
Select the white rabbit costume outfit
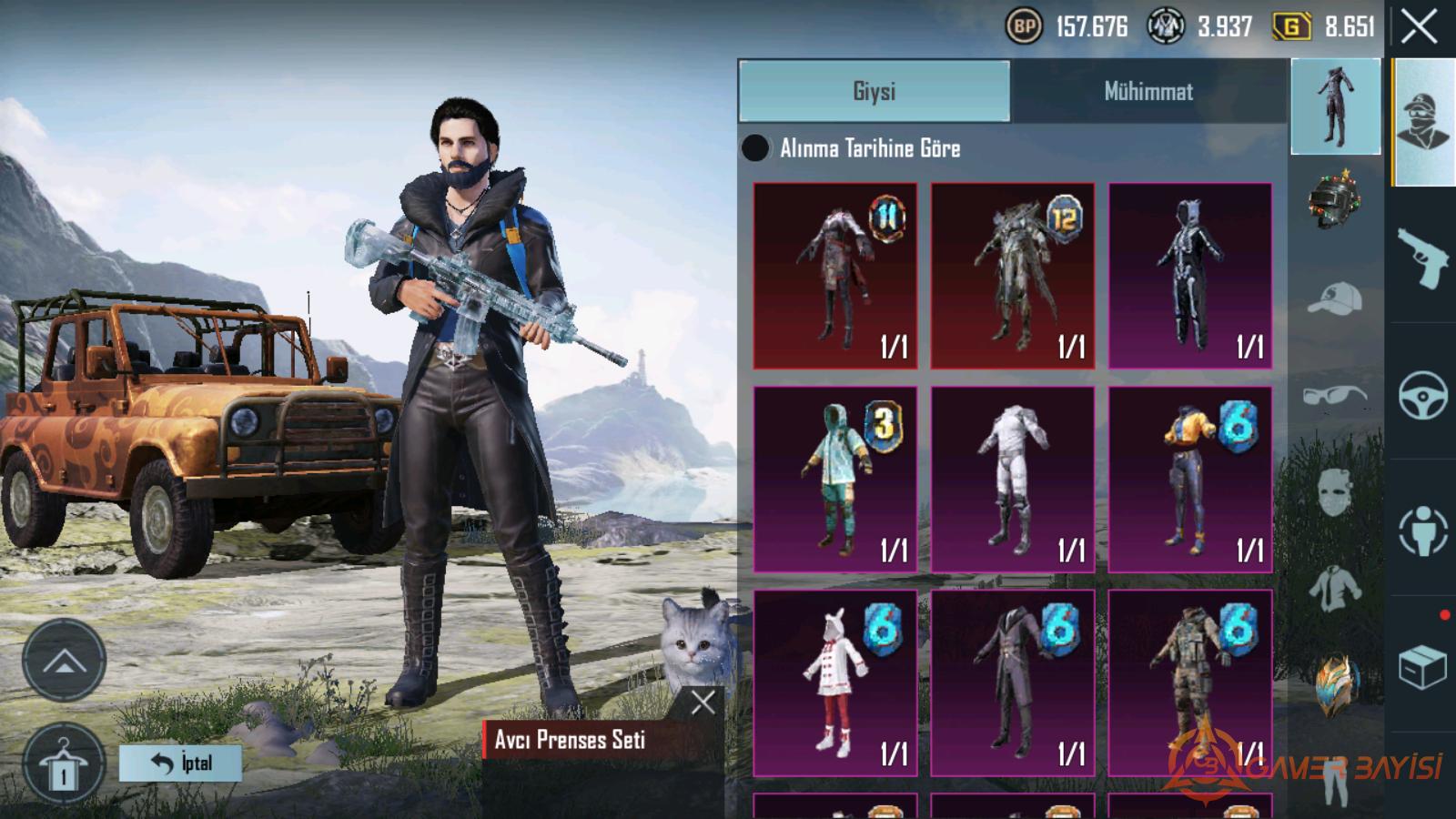point(834,682)
